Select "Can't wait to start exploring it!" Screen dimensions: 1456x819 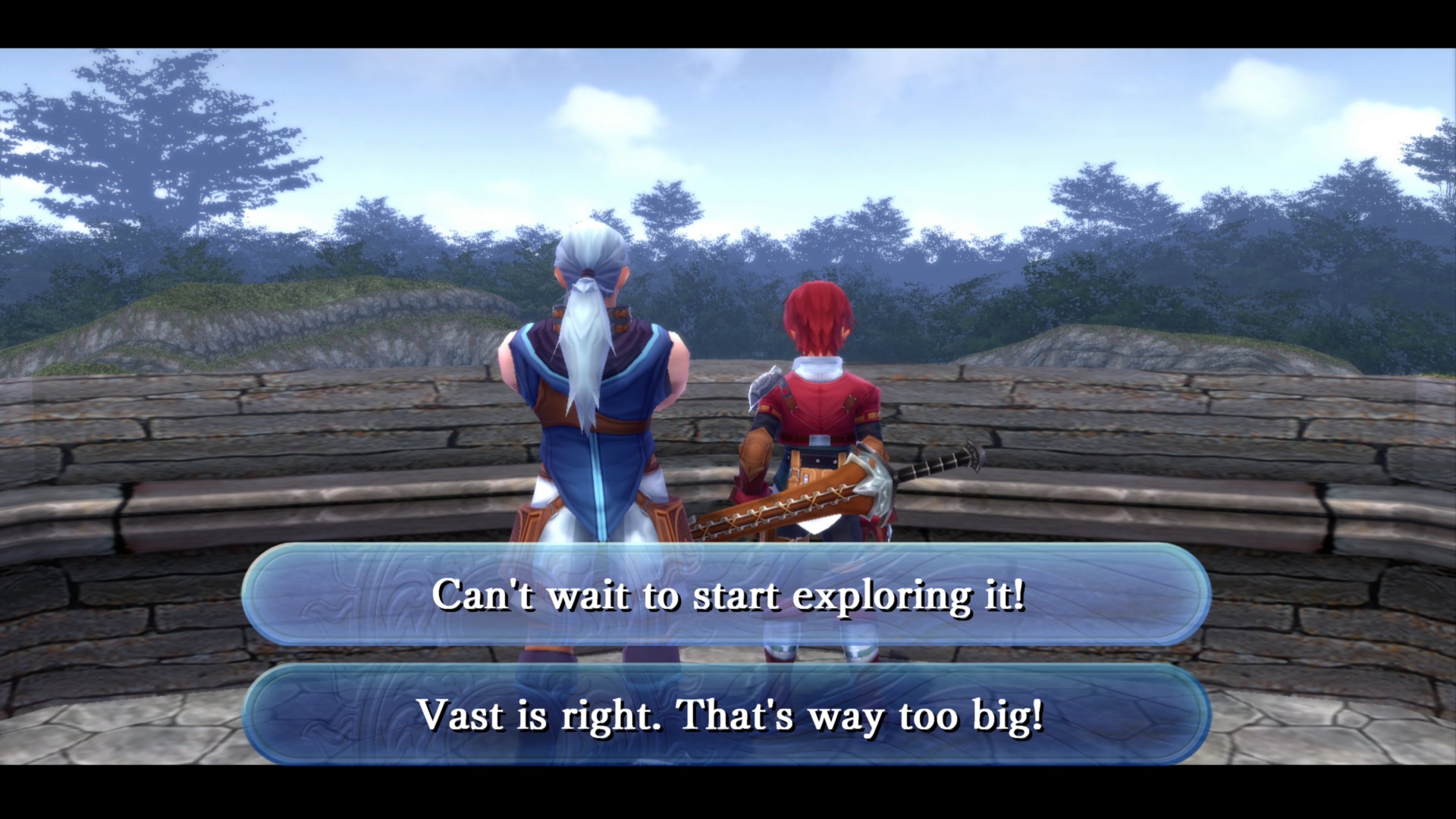[728, 598]
